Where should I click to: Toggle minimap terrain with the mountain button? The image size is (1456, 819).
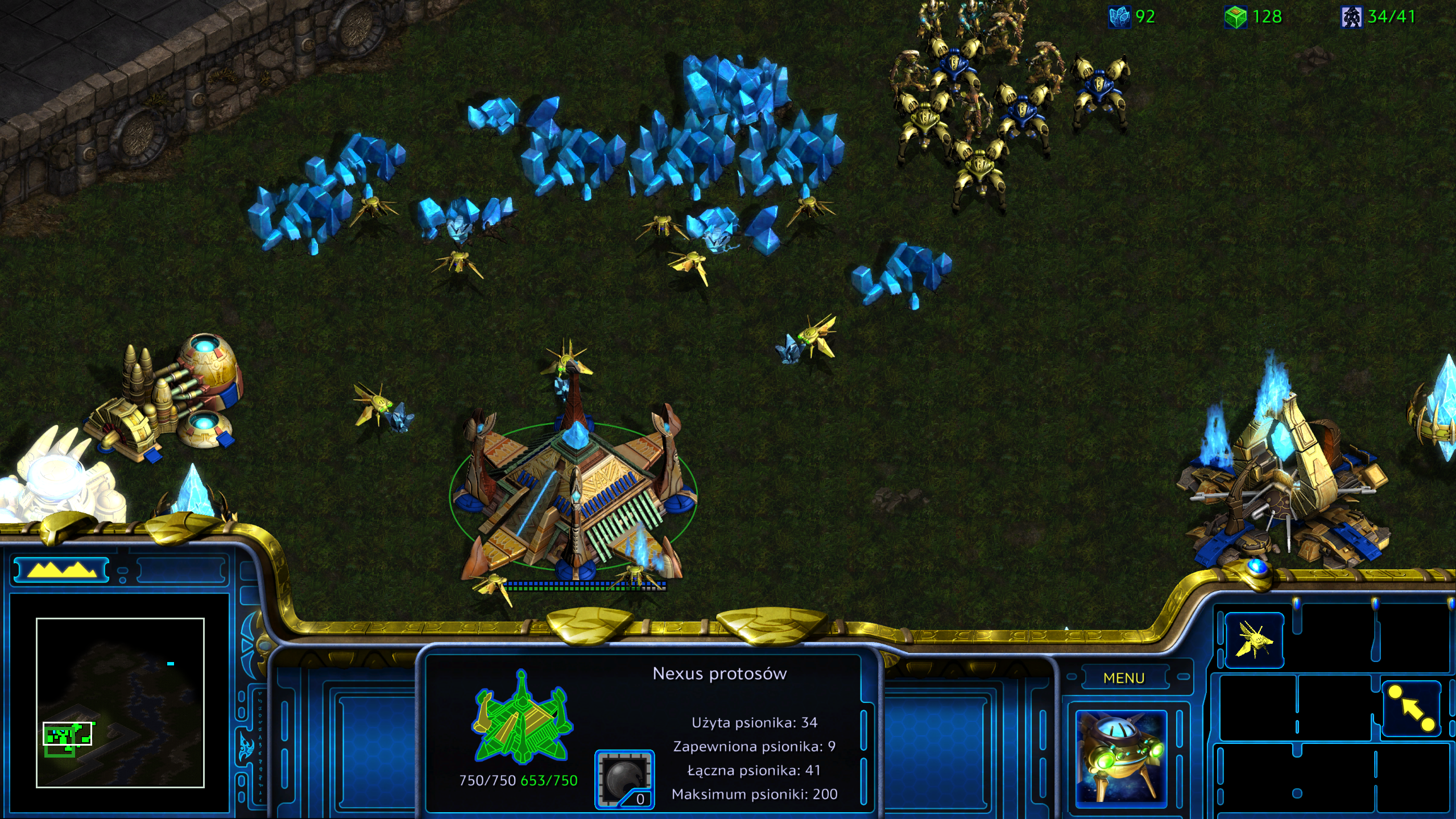tap(61, 570)
